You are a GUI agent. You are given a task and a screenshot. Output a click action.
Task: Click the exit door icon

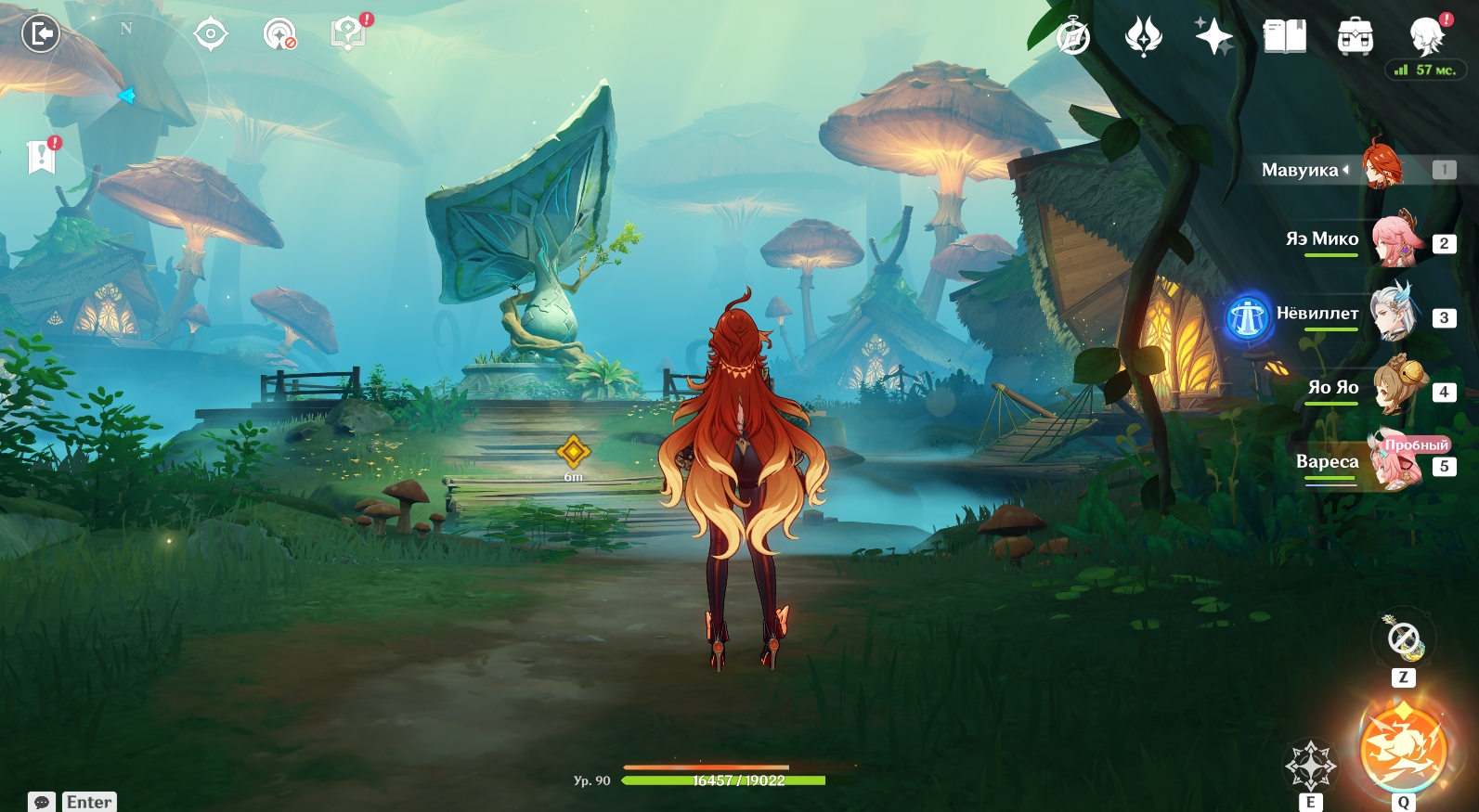[x=41, y=34]
